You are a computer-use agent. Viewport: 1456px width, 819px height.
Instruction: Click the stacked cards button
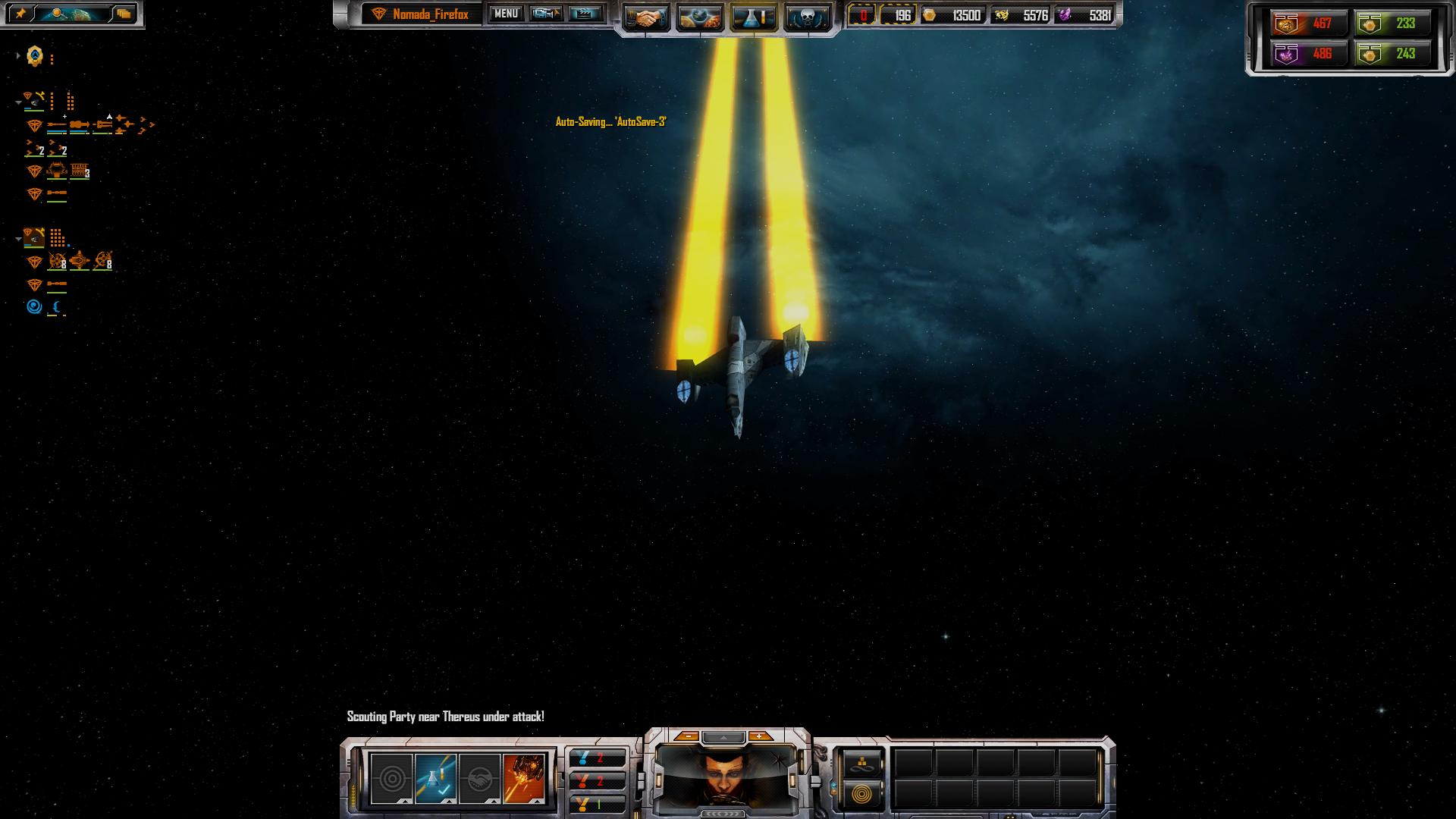pos(124,14)
